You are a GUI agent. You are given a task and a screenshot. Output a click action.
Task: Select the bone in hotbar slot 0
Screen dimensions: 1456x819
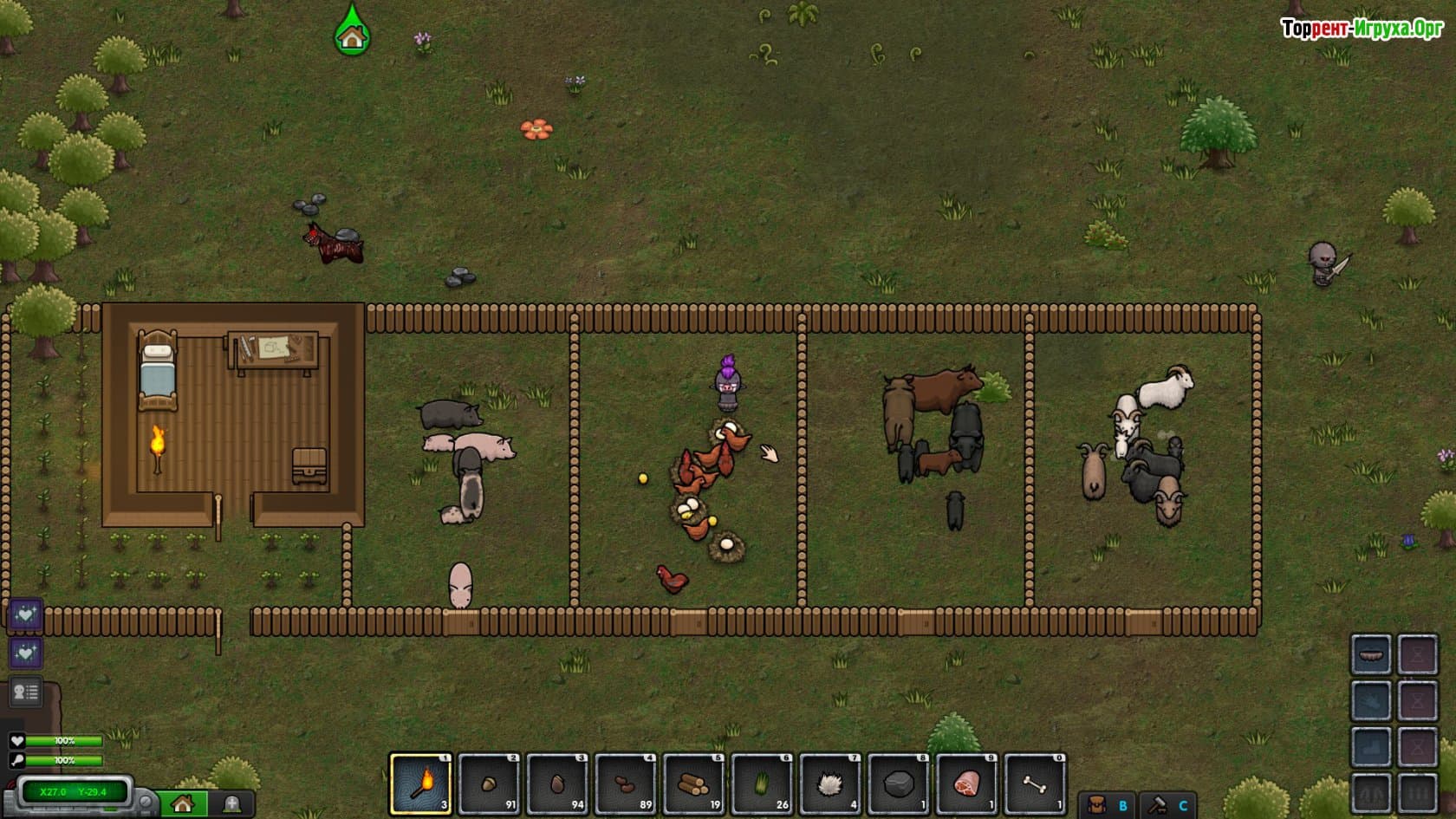click(x=1036, y=784)
